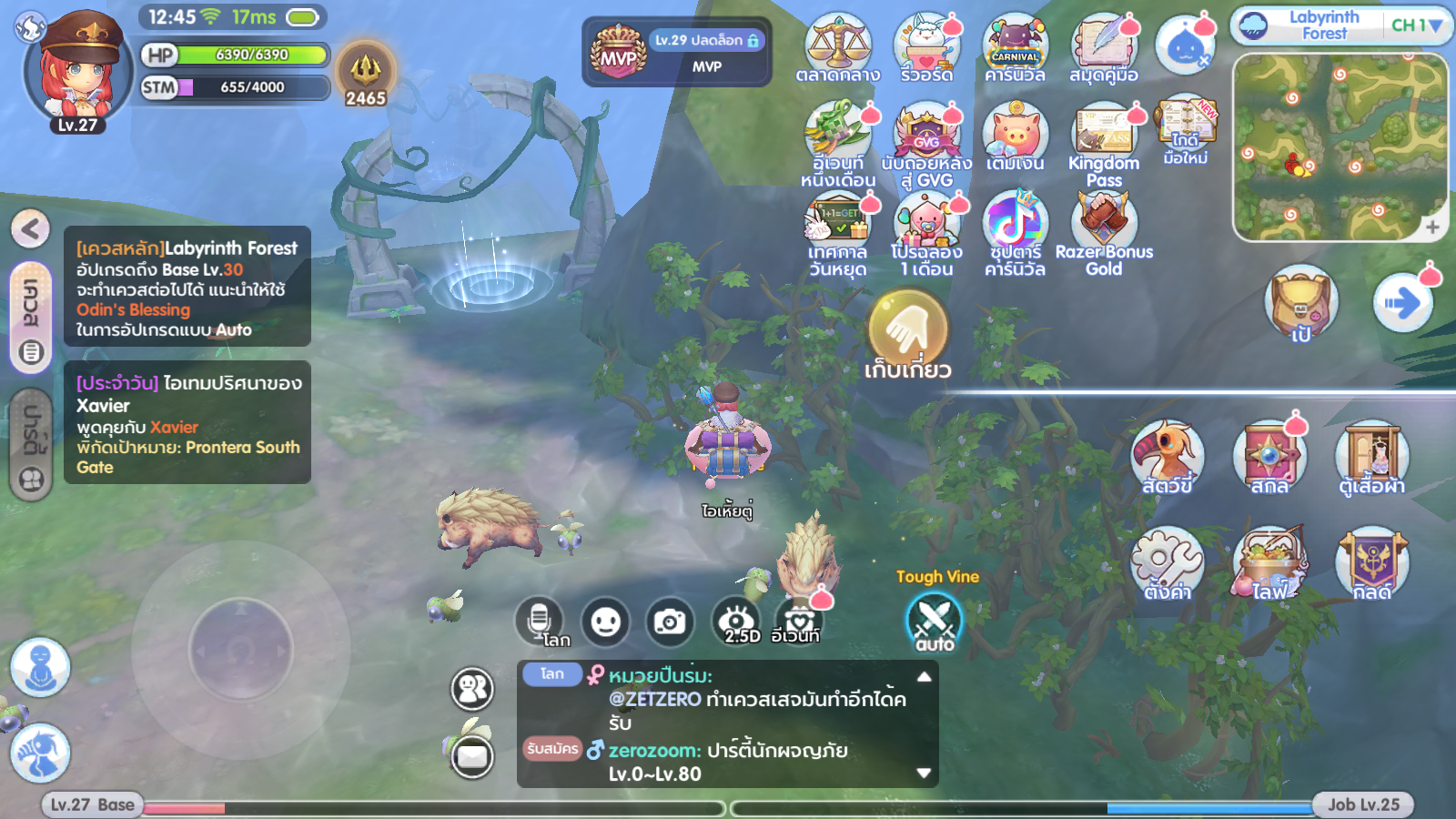Viewport: 1456px width, 819px height.
Task: Tap the harvest hand button
Action: [x=907, y=329]
